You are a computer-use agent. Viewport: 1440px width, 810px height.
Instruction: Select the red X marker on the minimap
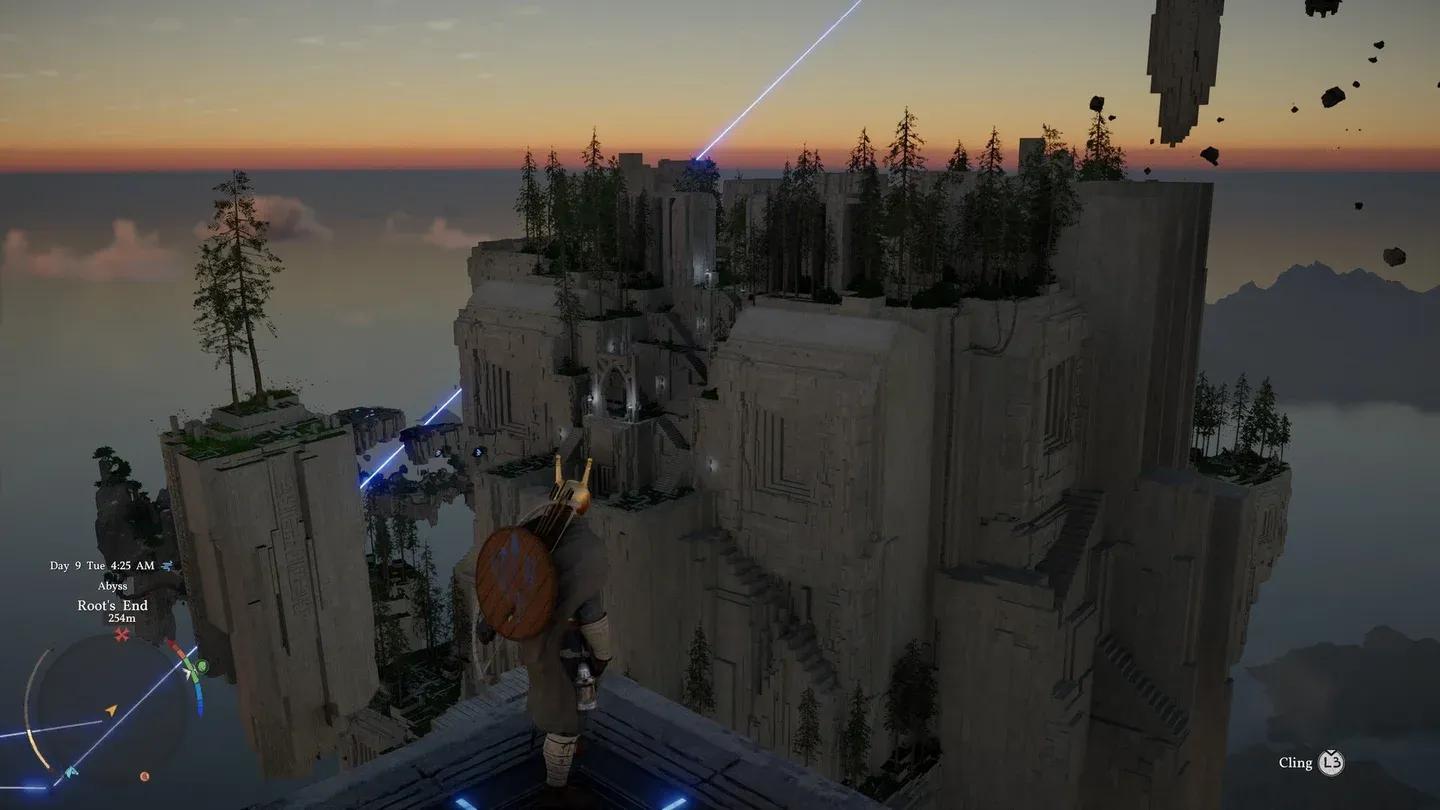122,633
